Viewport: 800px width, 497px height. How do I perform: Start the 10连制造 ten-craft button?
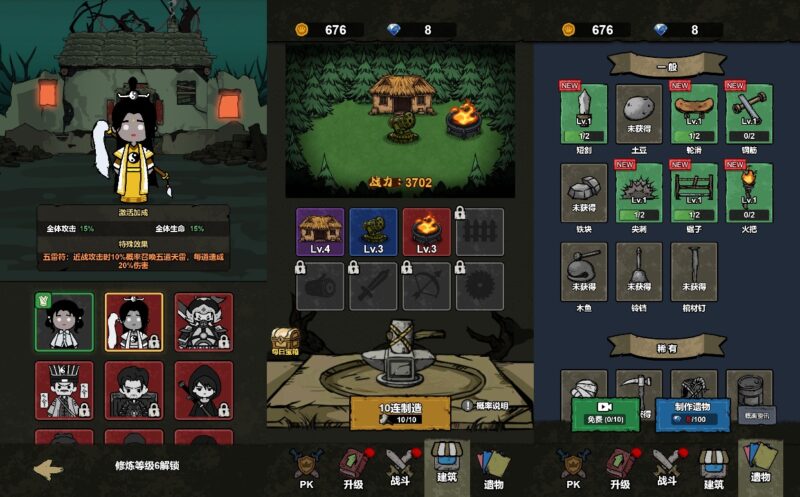tap(399, 413)
